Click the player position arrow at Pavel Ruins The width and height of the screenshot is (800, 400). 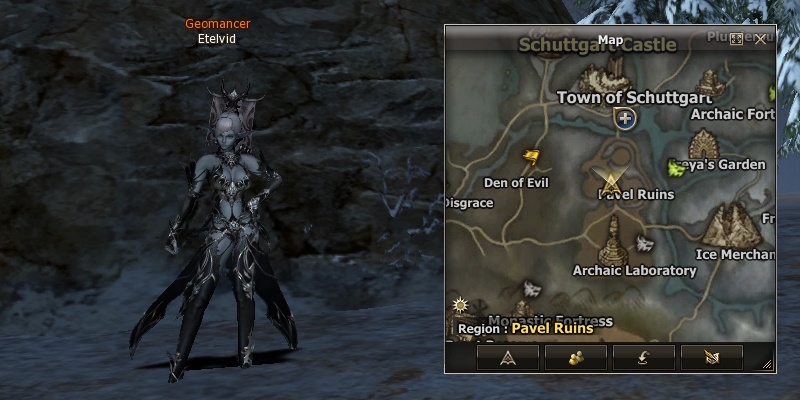coord(609,180)
